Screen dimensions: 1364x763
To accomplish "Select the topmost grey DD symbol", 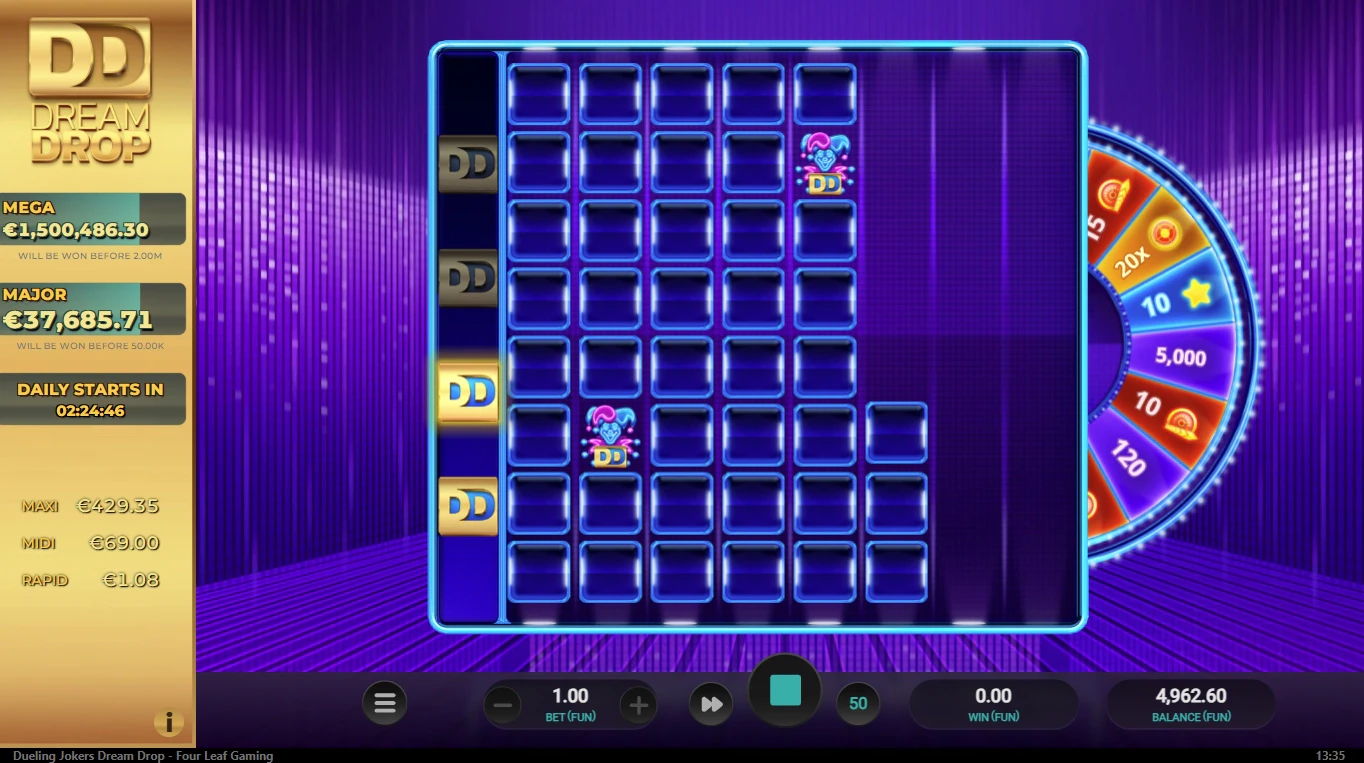I will tap(467, 163).
